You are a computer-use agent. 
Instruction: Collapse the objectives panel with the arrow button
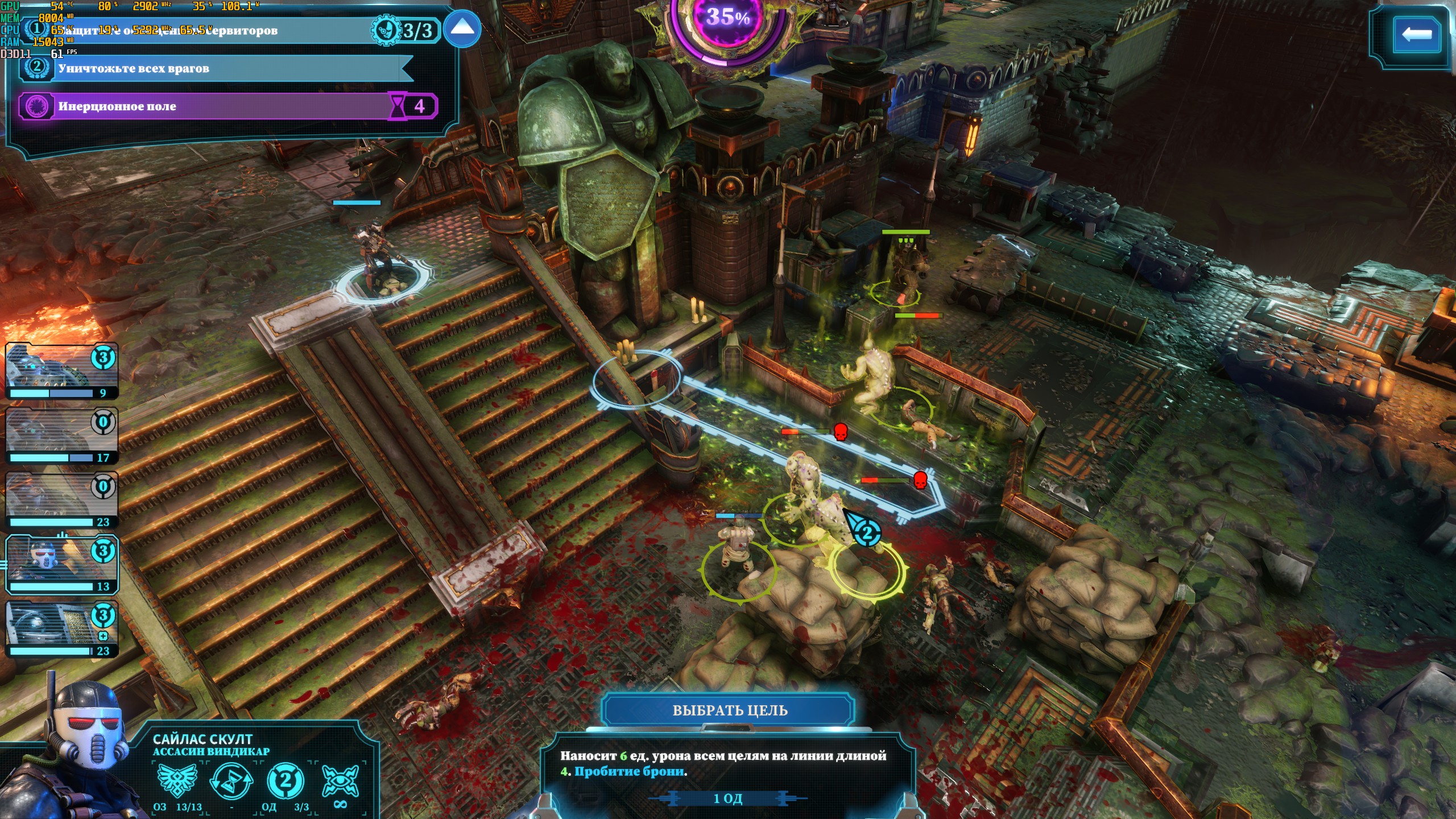462,30
